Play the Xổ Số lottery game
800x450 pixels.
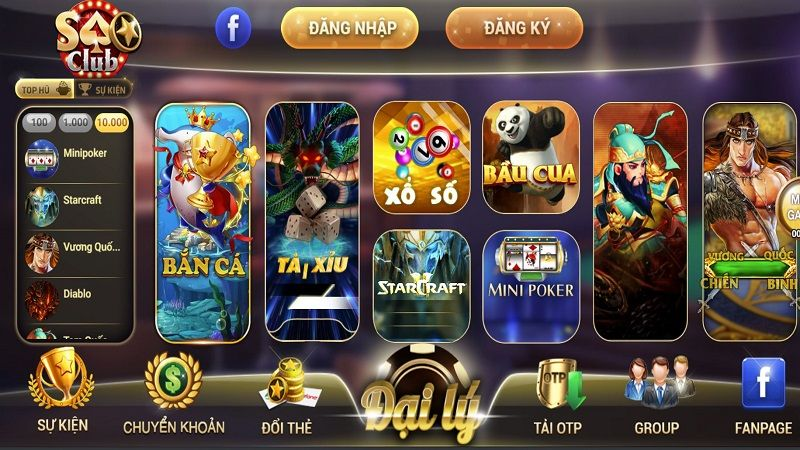[421, 157]
